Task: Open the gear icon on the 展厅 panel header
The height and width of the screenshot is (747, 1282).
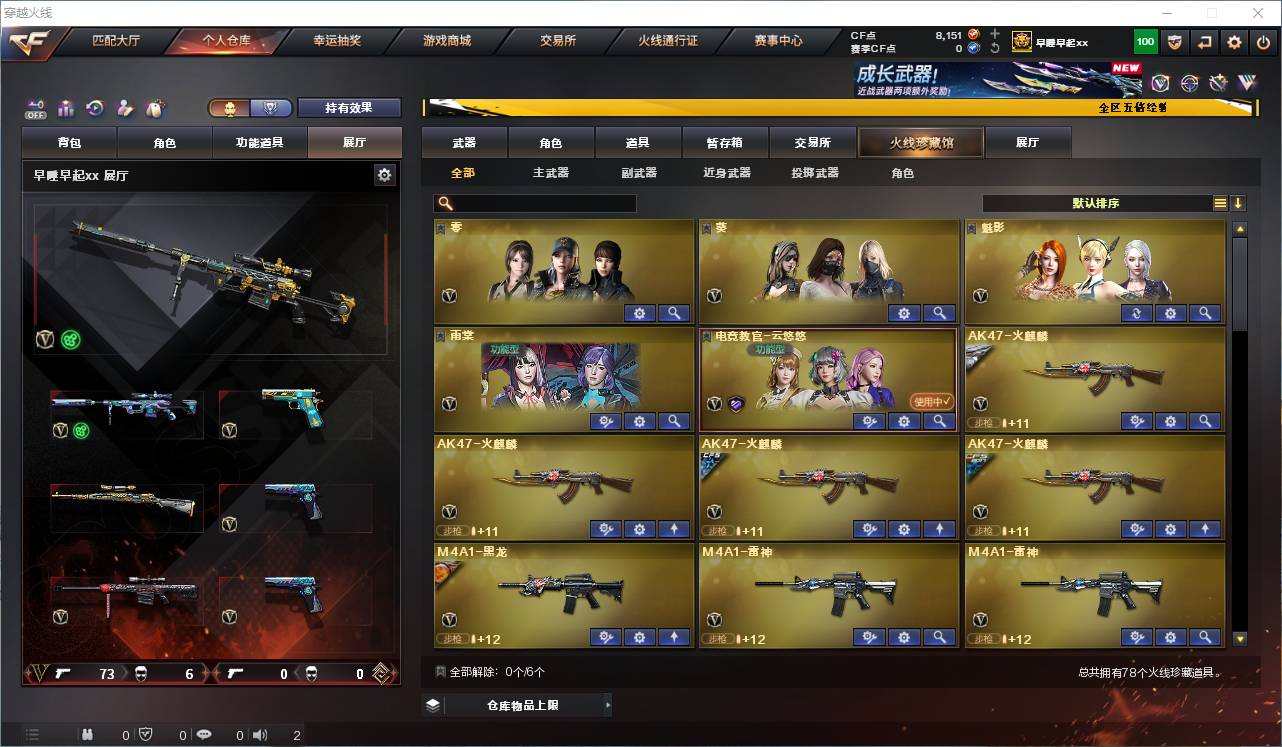Action: click(385, 174)
